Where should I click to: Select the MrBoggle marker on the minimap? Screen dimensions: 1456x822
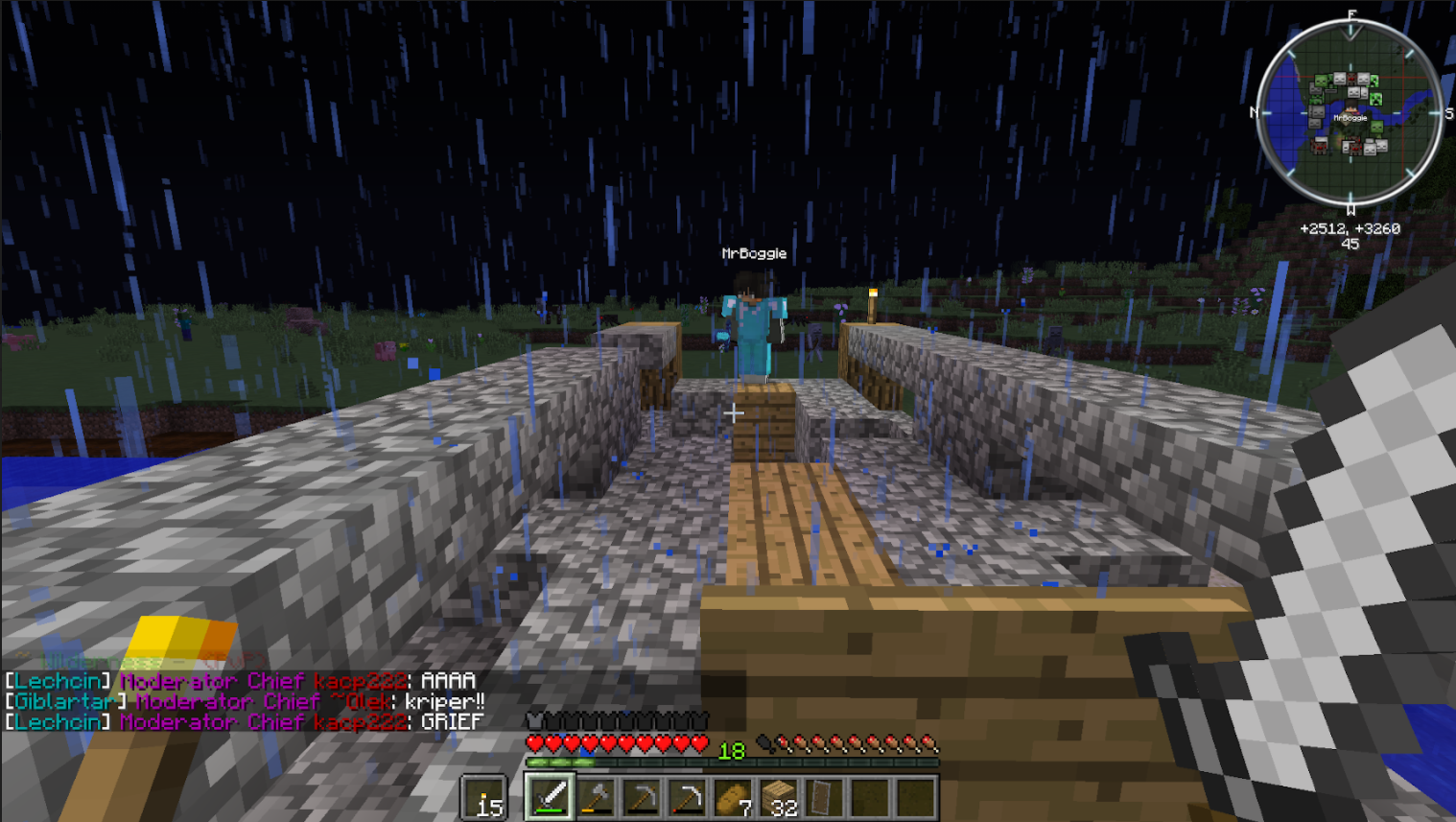click(x=1350, y=117)
